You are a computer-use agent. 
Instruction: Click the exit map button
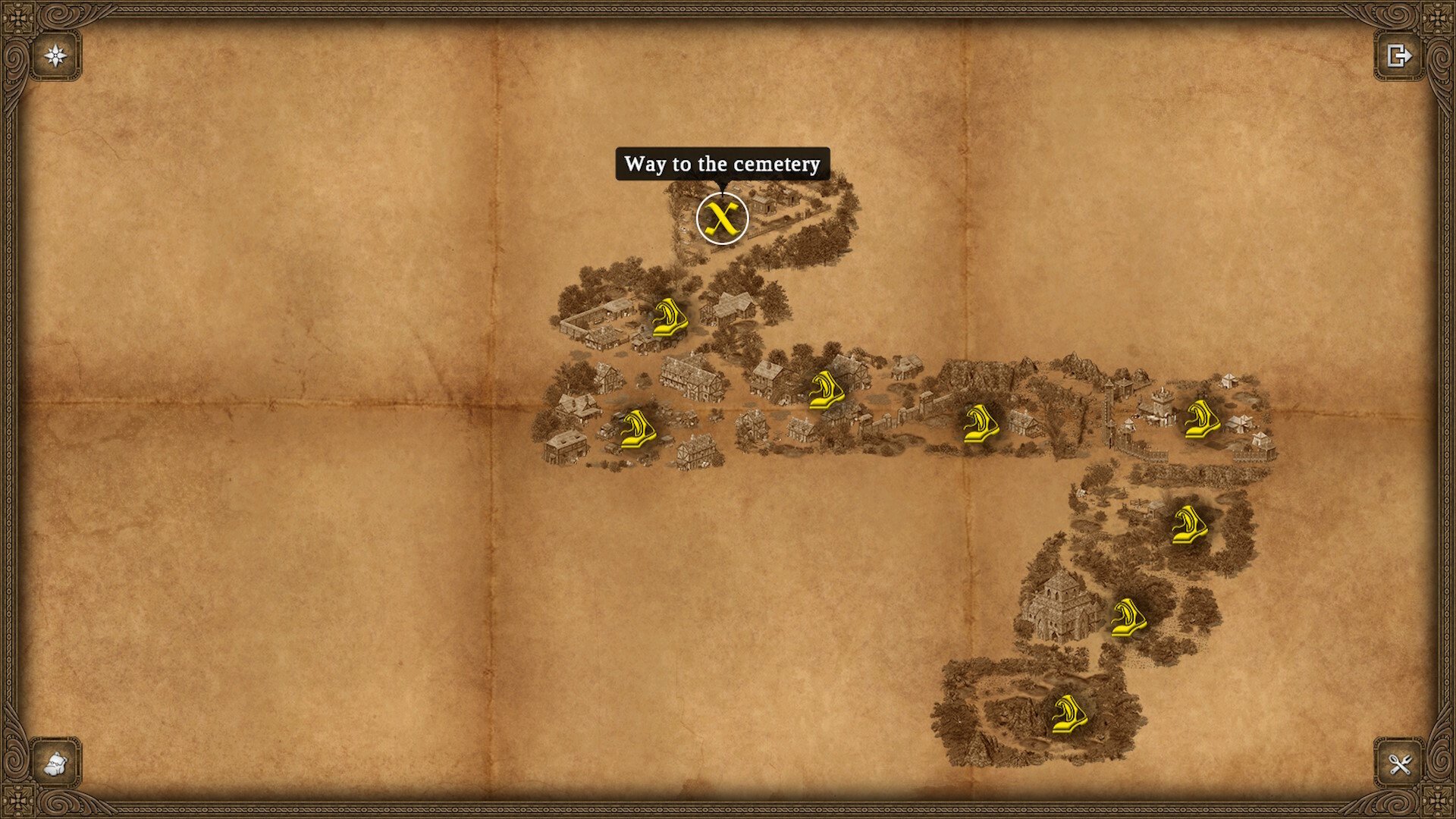pos(1399,55)
